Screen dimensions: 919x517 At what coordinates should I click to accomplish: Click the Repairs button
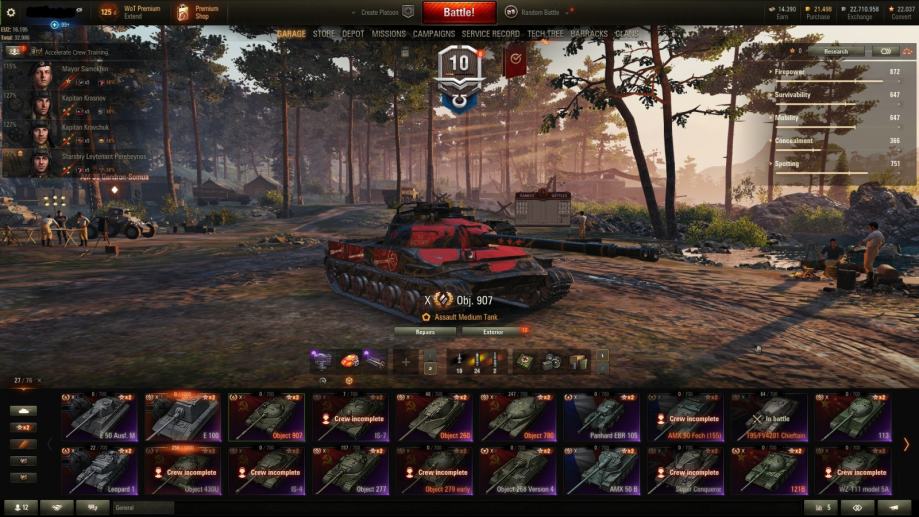pyautogui.click(x=425, y=331)
